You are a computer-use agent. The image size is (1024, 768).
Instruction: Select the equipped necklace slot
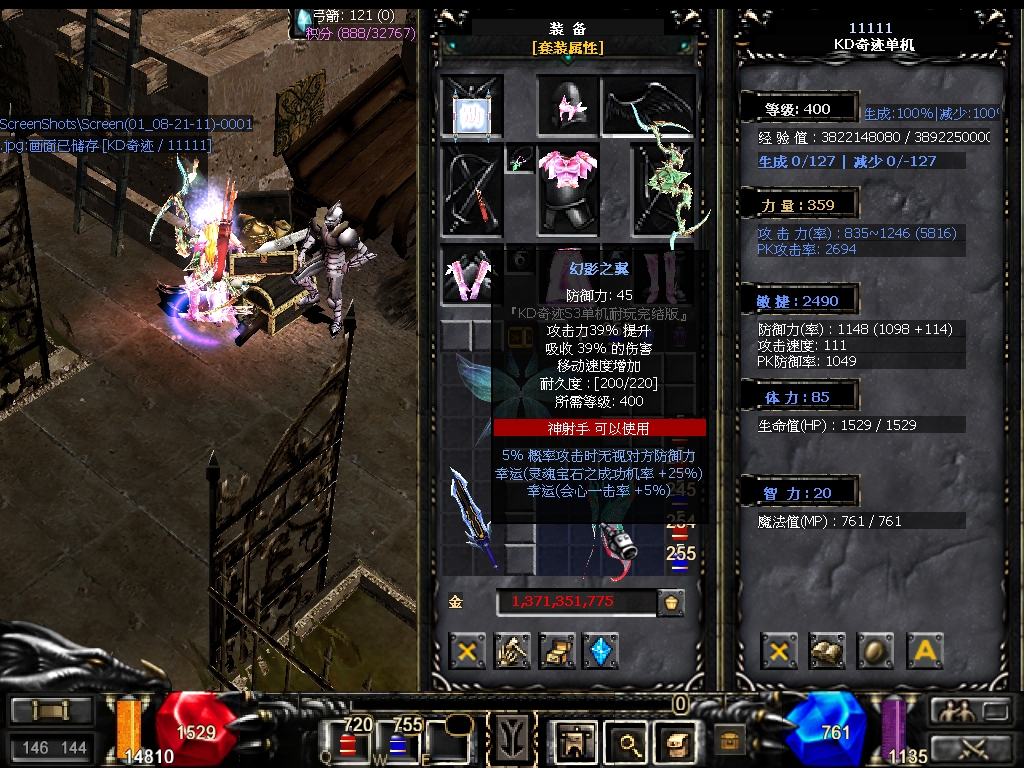coord(521,160)
